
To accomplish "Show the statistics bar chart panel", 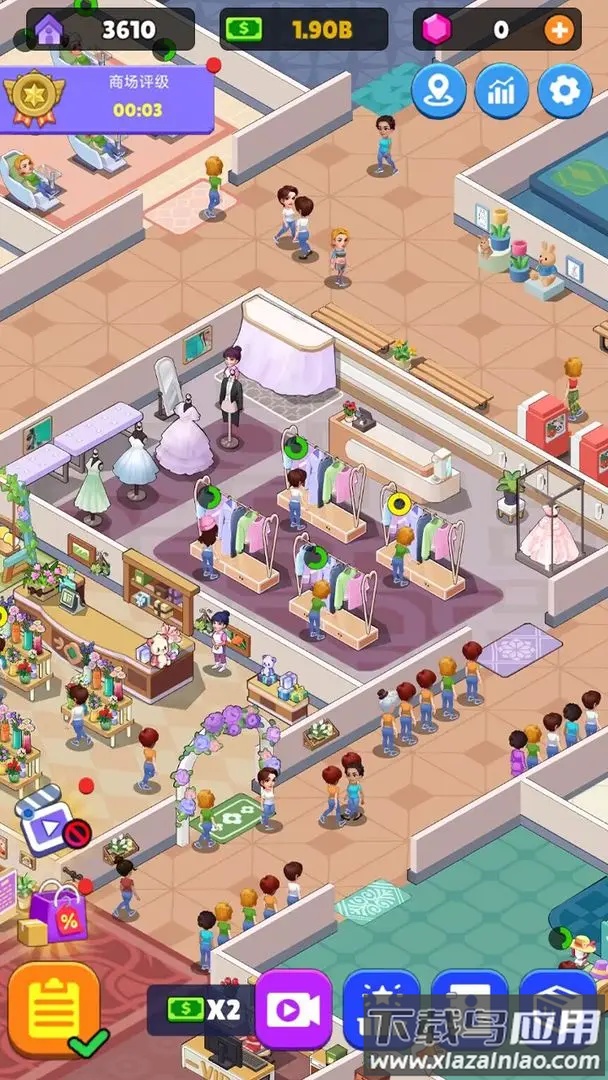I will coord(502,91).
